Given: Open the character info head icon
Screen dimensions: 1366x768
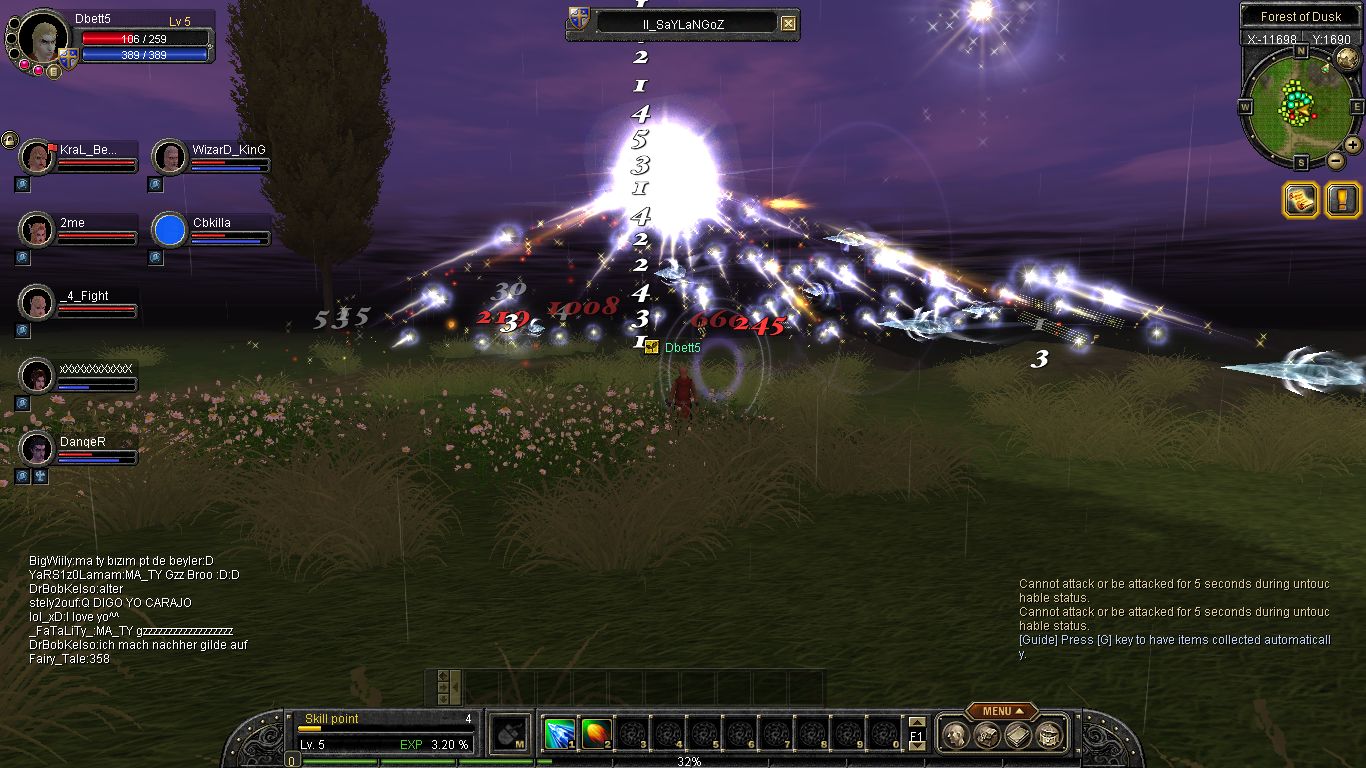Looking at the screenshot, I should 955,736.
